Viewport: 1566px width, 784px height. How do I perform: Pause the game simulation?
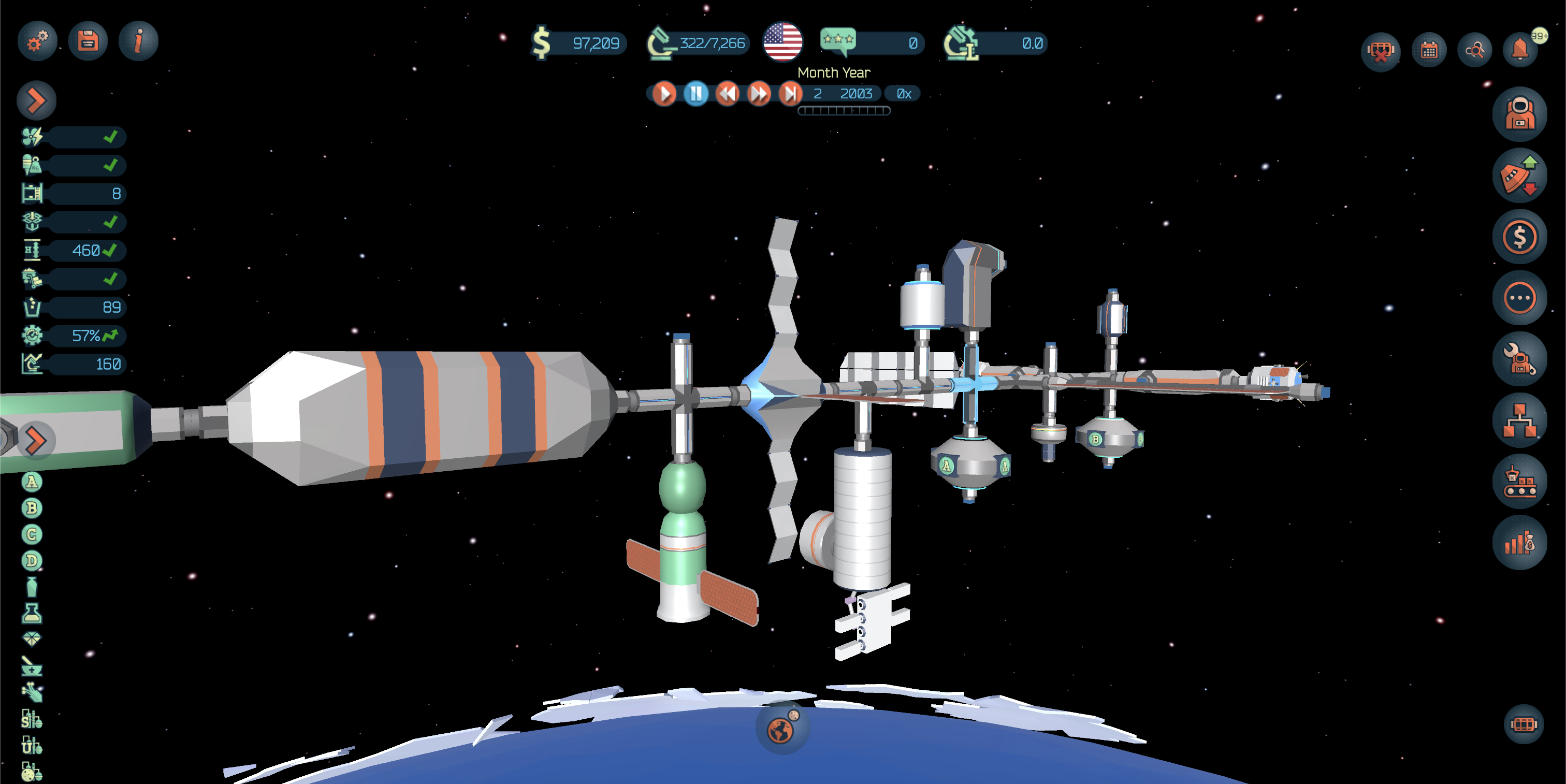tap(696, 93)
